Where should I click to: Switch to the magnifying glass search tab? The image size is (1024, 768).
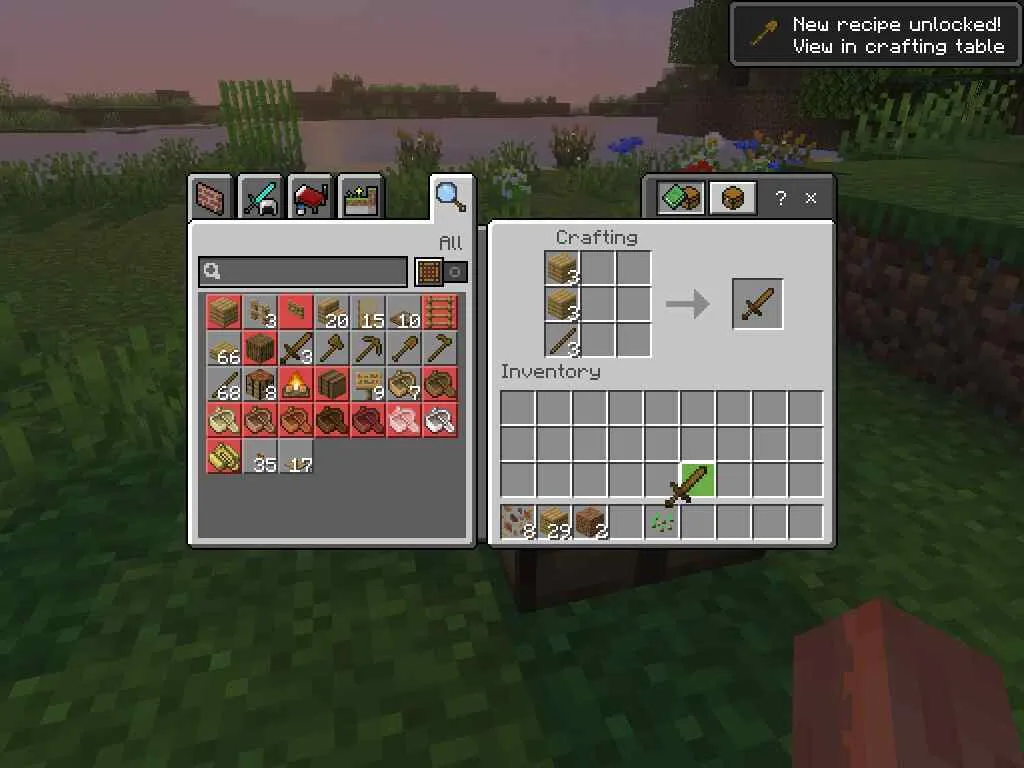point(450,196)
